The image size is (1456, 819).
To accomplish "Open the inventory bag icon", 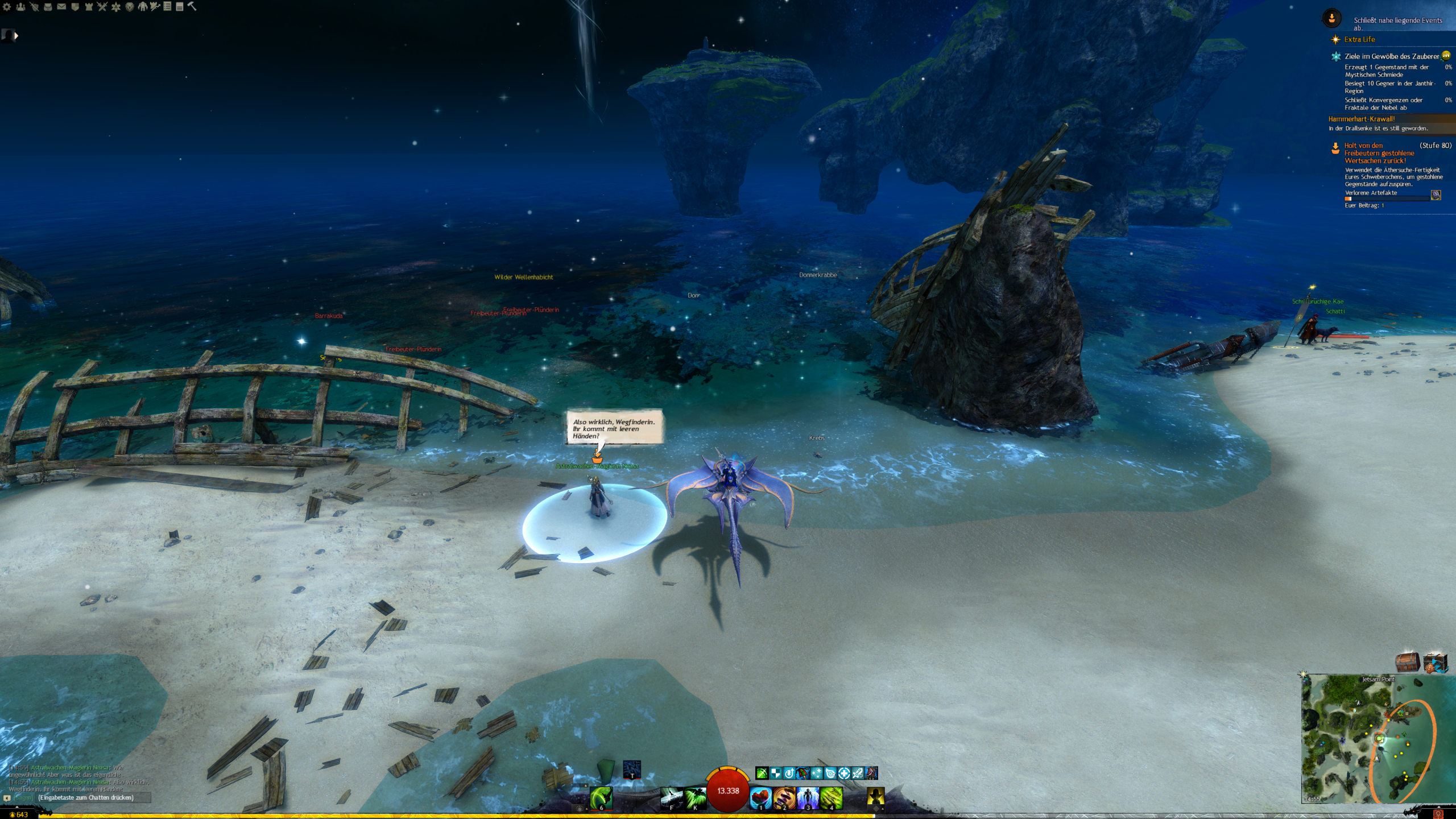I will (x=48, y=7).
